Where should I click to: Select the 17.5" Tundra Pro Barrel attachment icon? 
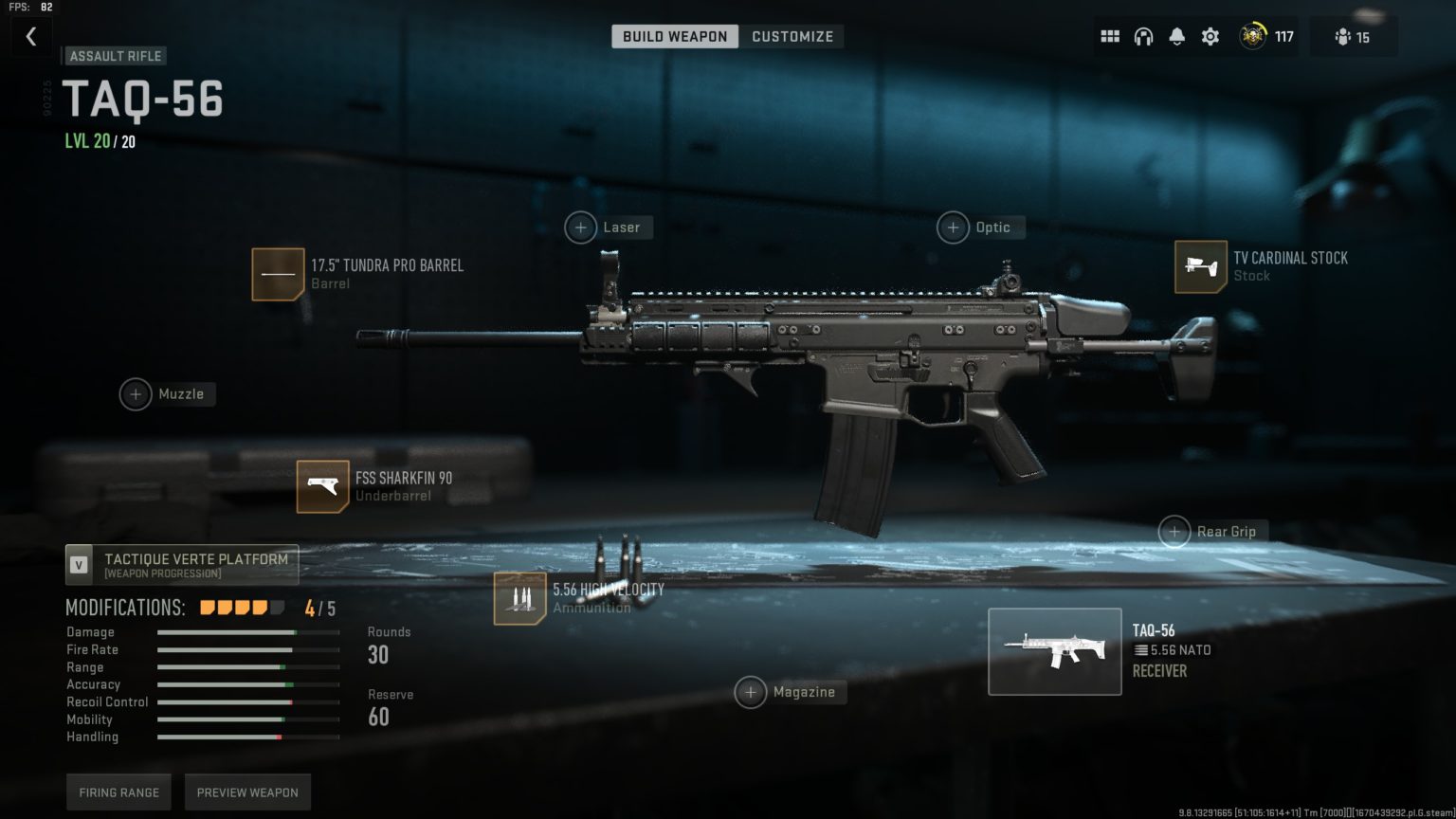pos(278,274)
